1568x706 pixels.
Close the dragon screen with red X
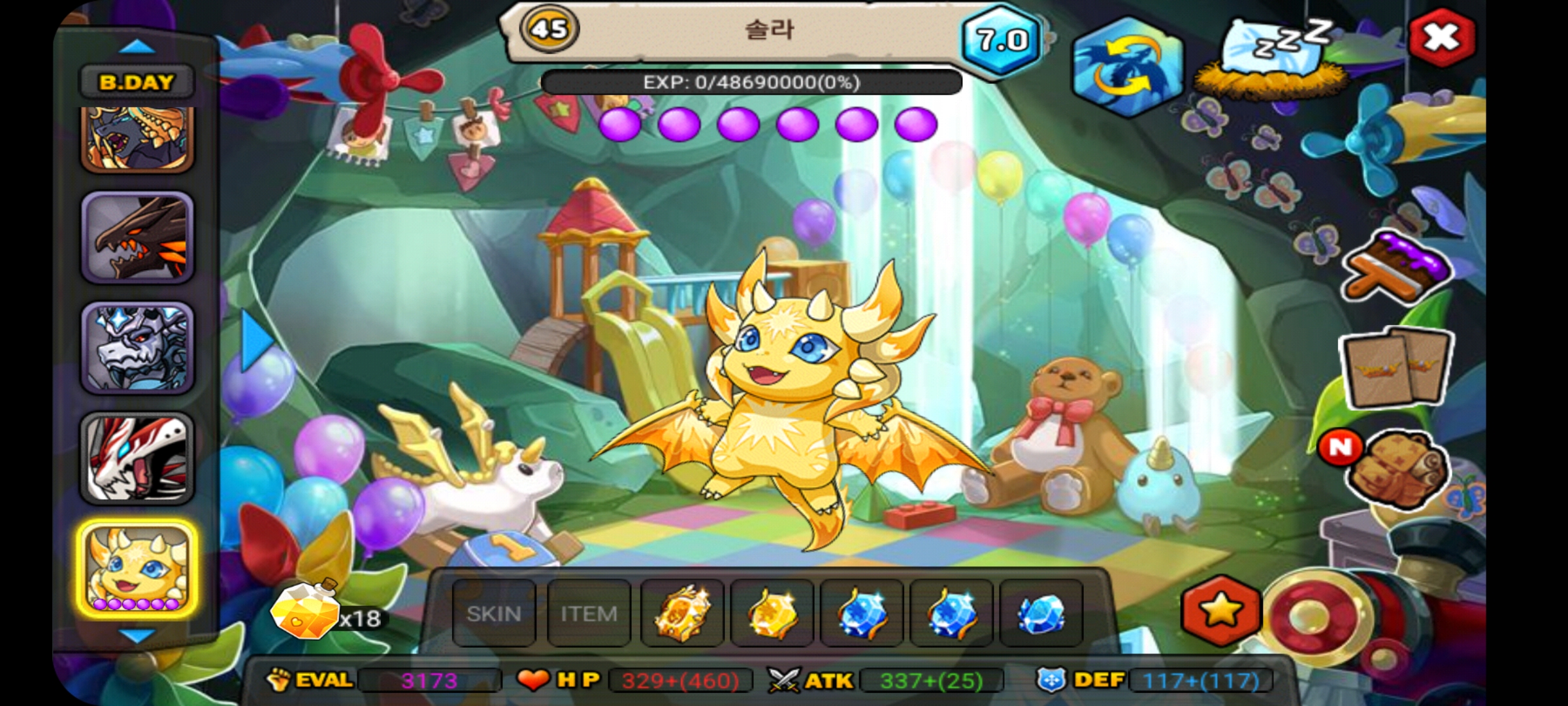coord(1441,37)
